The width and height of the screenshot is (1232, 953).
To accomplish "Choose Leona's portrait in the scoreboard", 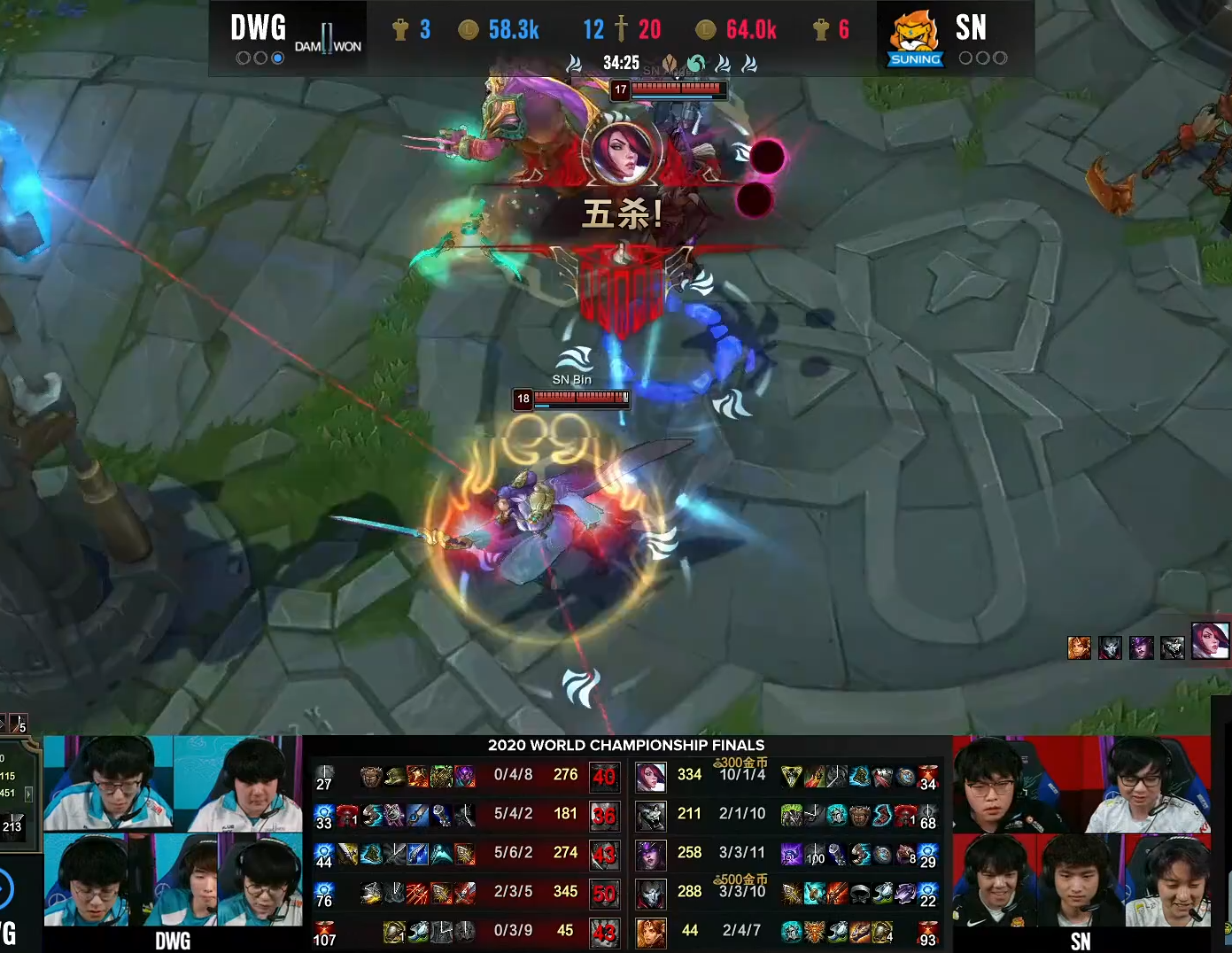I will pyautogui.click(x=651, y=932).
